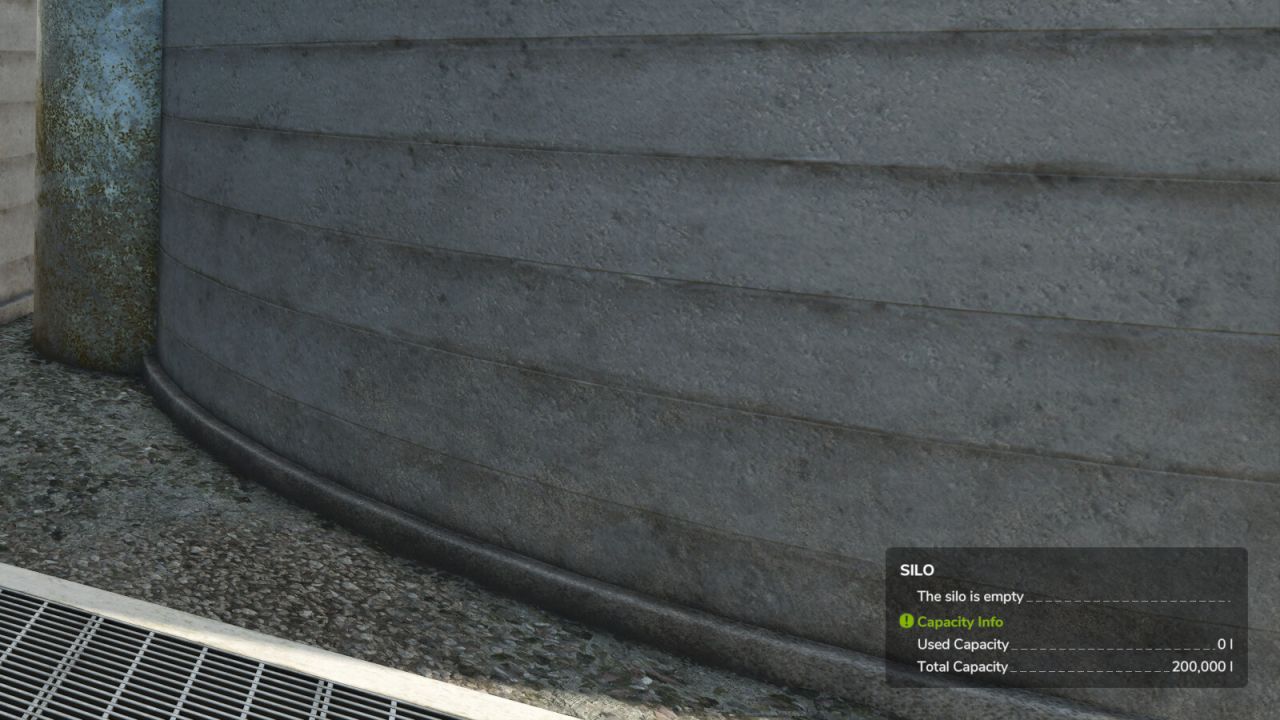Expand the Used Capacity details row

(x=962, y=644)
